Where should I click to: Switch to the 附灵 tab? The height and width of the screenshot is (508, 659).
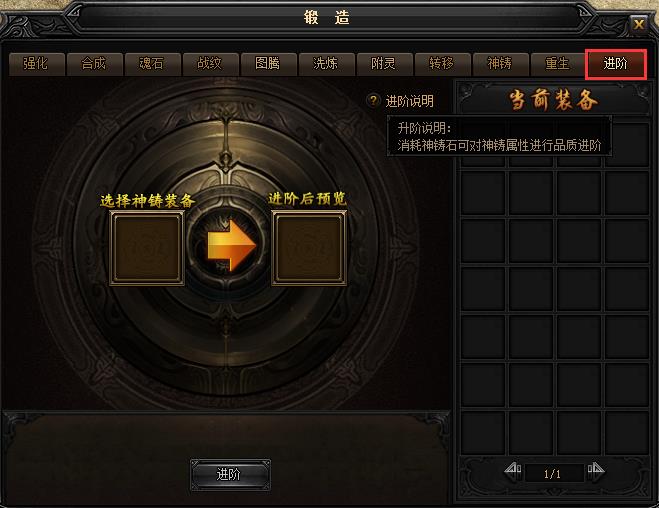(383, 63)
